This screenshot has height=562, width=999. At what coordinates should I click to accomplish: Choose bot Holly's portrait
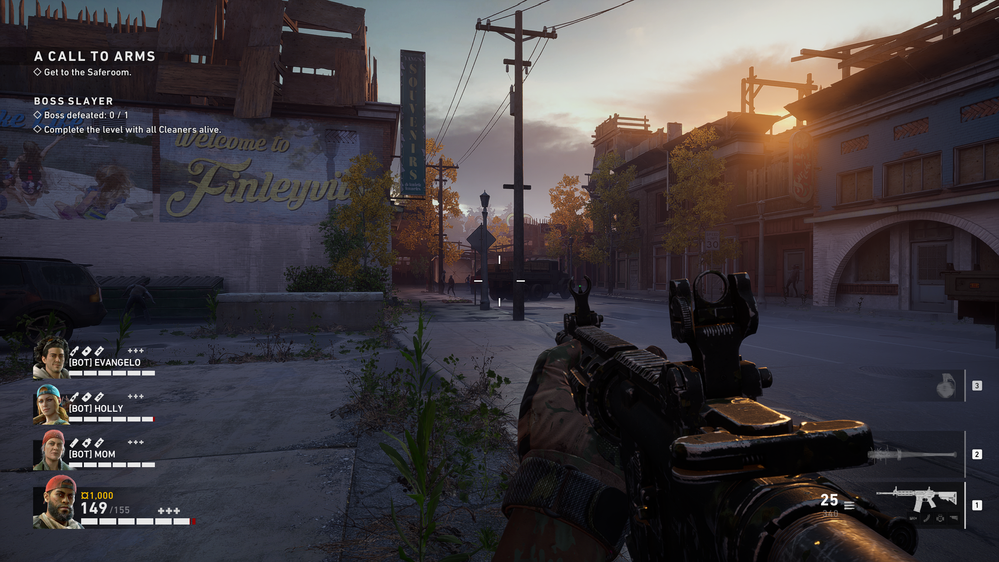tap(50, 404)
